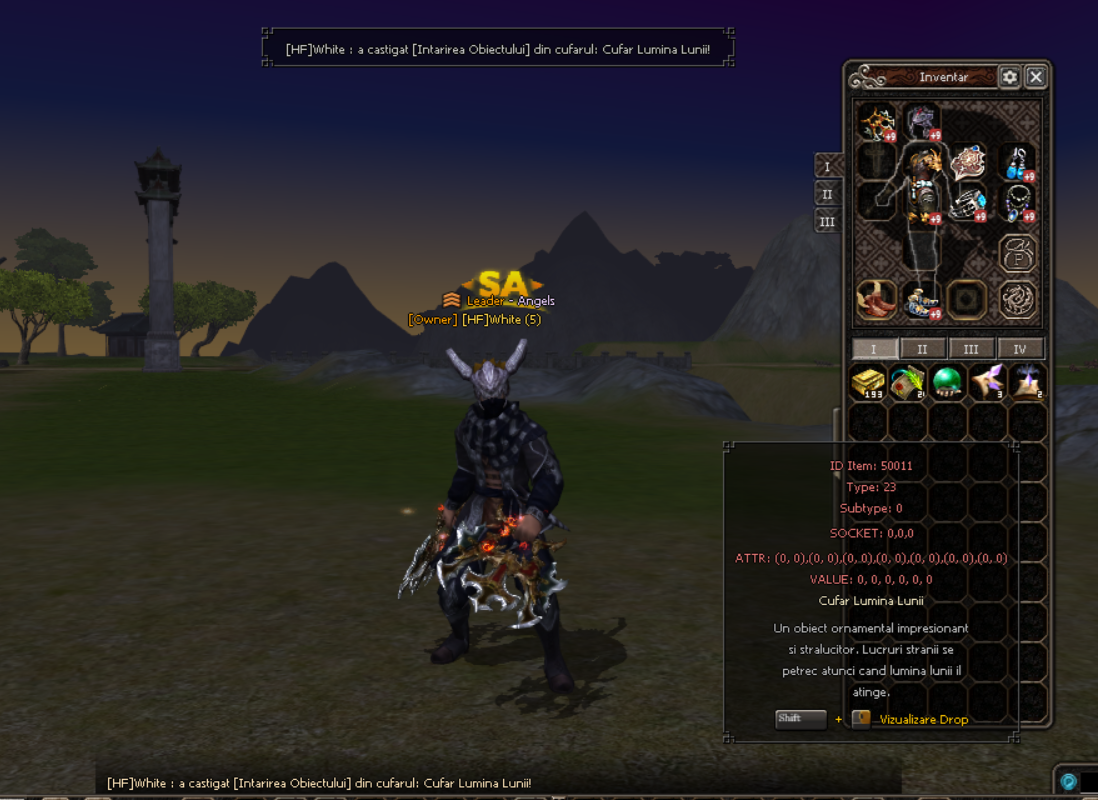Viewport: 1098px width, 800px height.
Task: Select the equipped blue earrings slot
Action: tap(1017, 162)
